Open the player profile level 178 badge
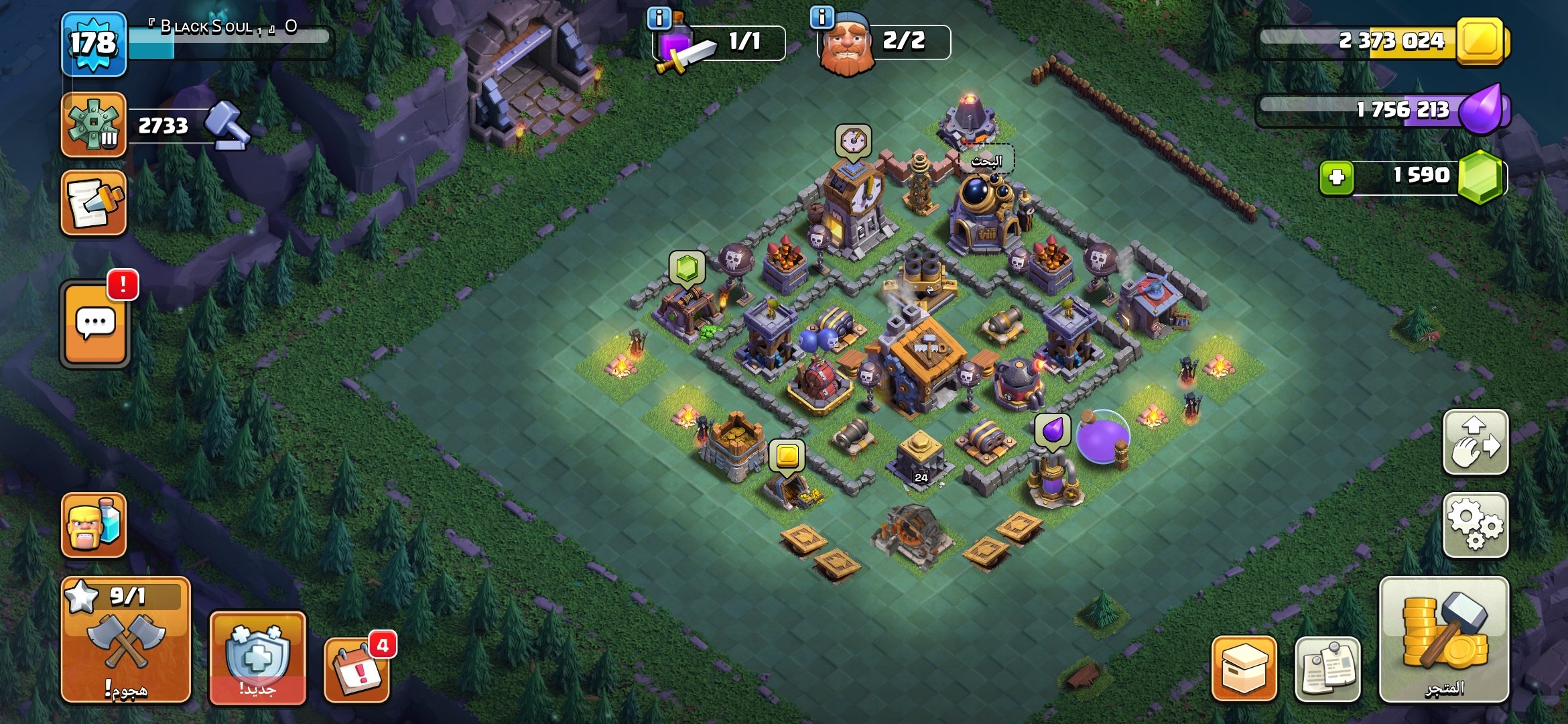The height and width of the screenshot is (724, 1568). pyautogui.click(x=93, y=44)
